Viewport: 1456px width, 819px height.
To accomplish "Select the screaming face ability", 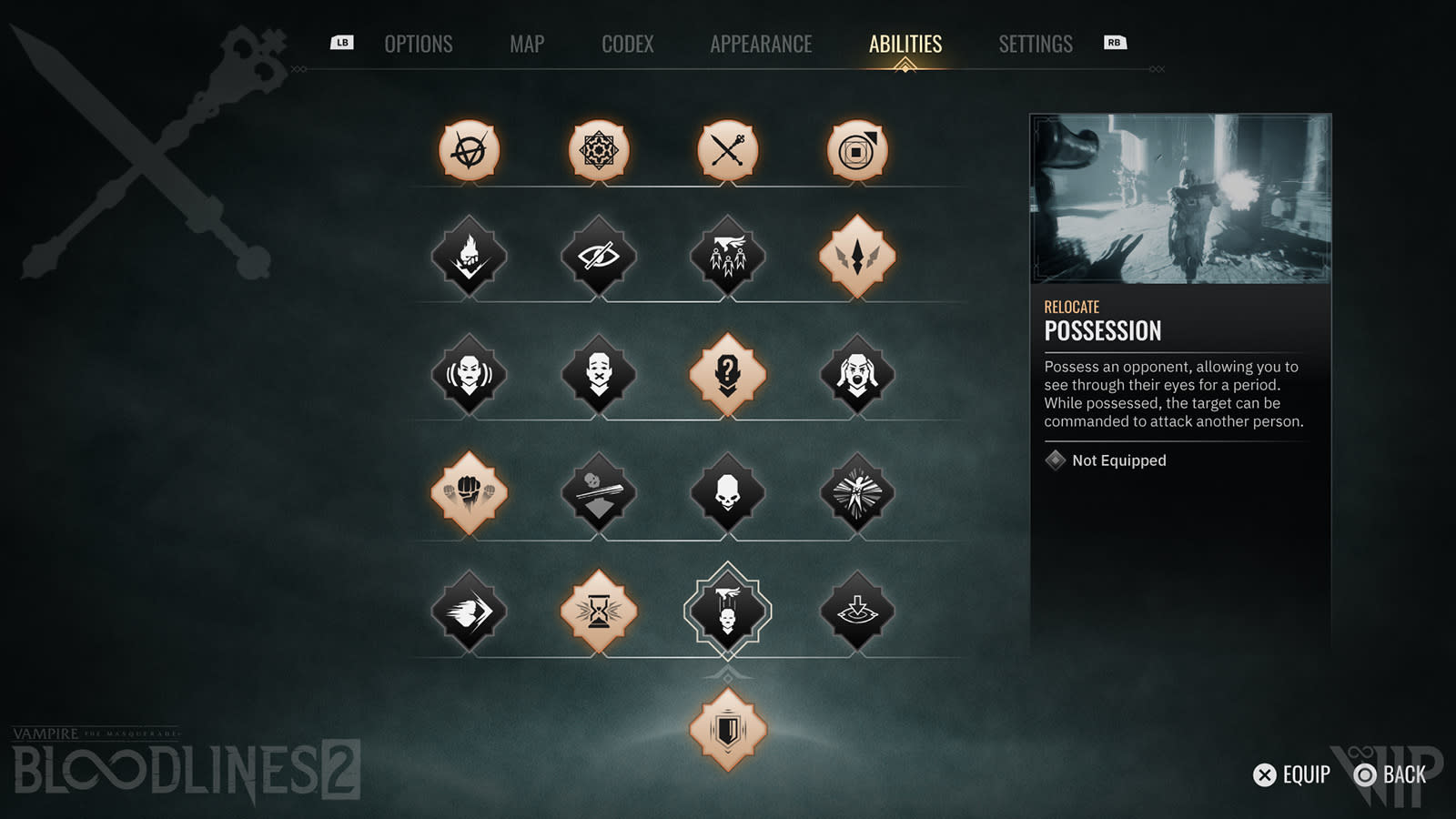I will coord(857,374).
